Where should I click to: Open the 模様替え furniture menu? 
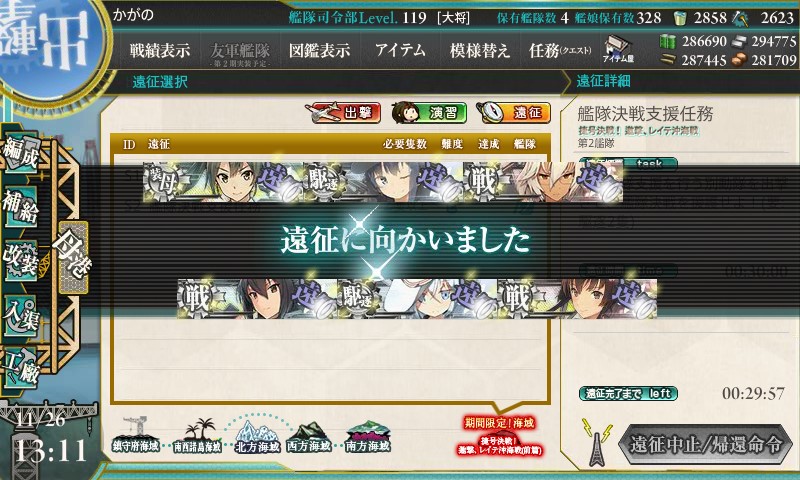tap(480, 51)
